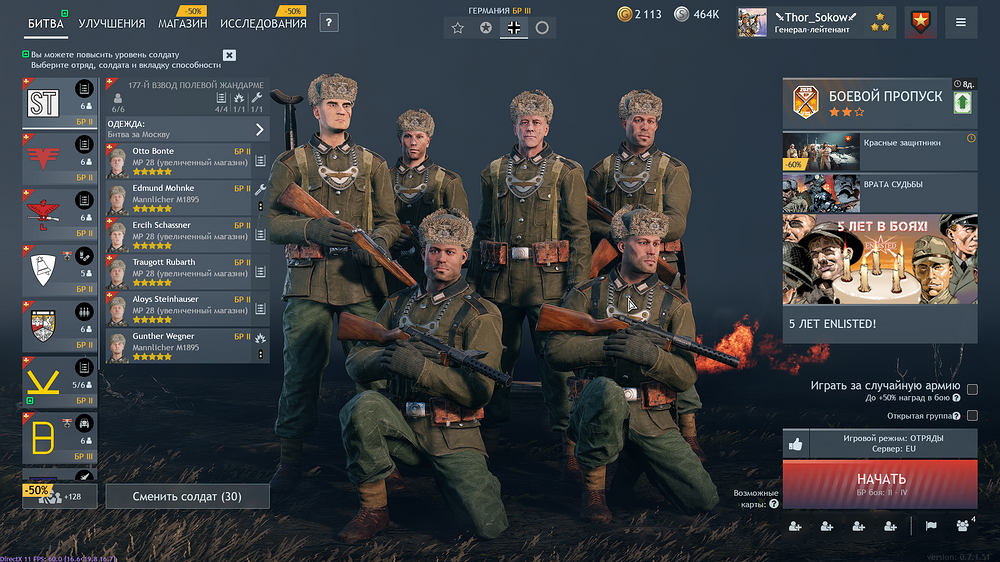Screen dimensions: 1000x562
Task: Click the question mark help button
Action: click(x=328, y=23)
